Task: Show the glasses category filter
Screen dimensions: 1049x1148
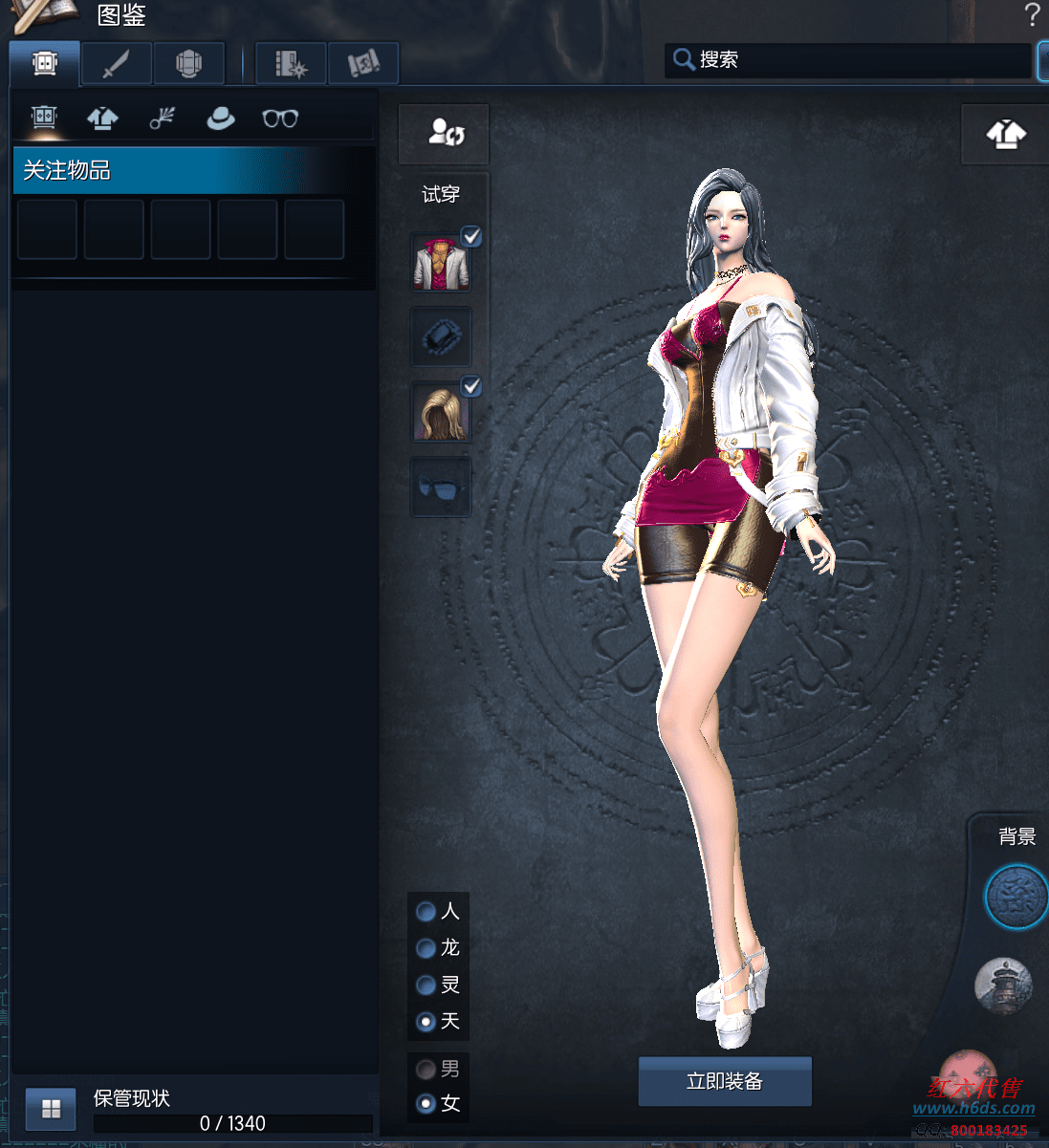Action: point(280,119)
